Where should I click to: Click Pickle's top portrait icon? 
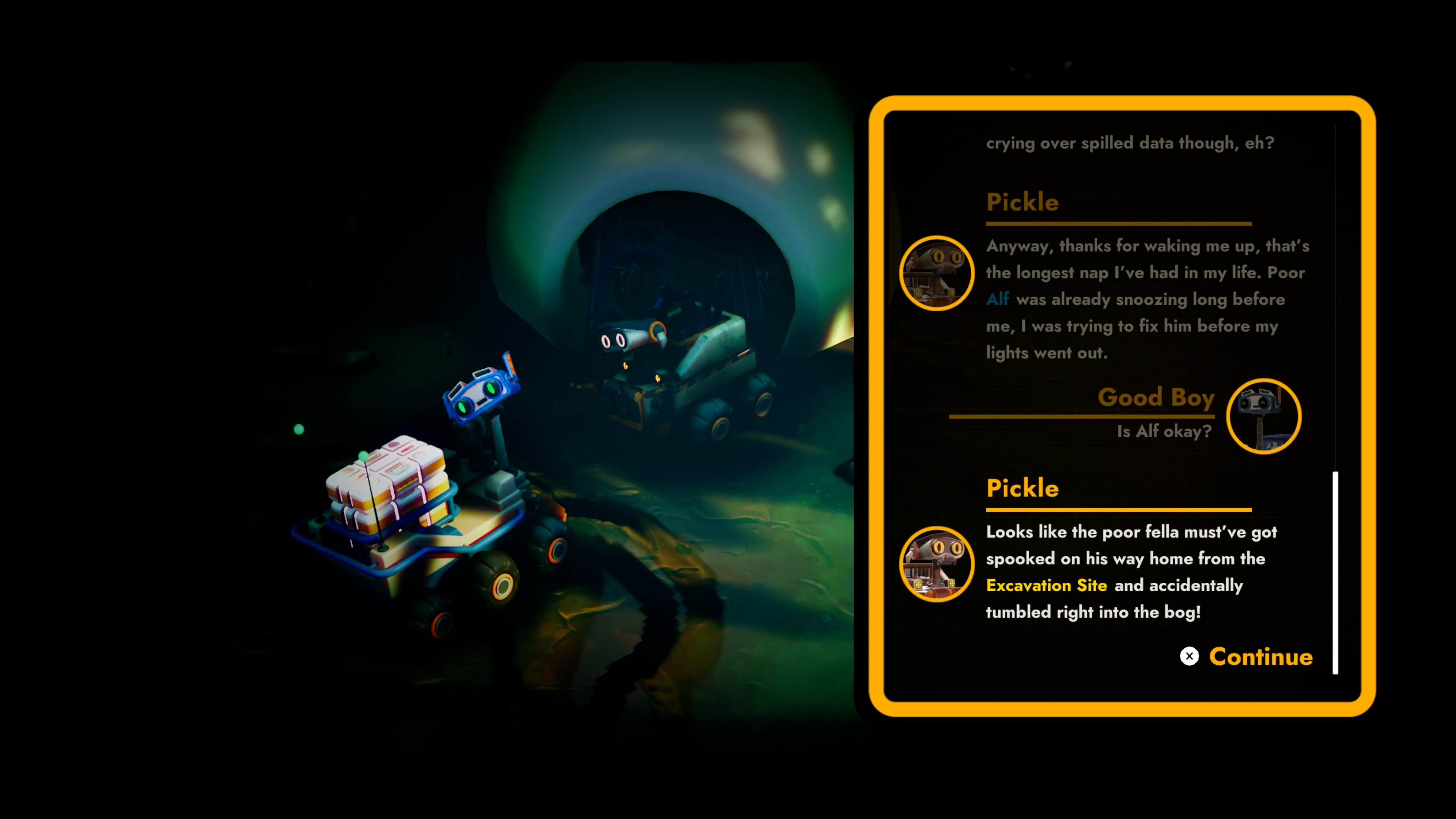(937, 273)
